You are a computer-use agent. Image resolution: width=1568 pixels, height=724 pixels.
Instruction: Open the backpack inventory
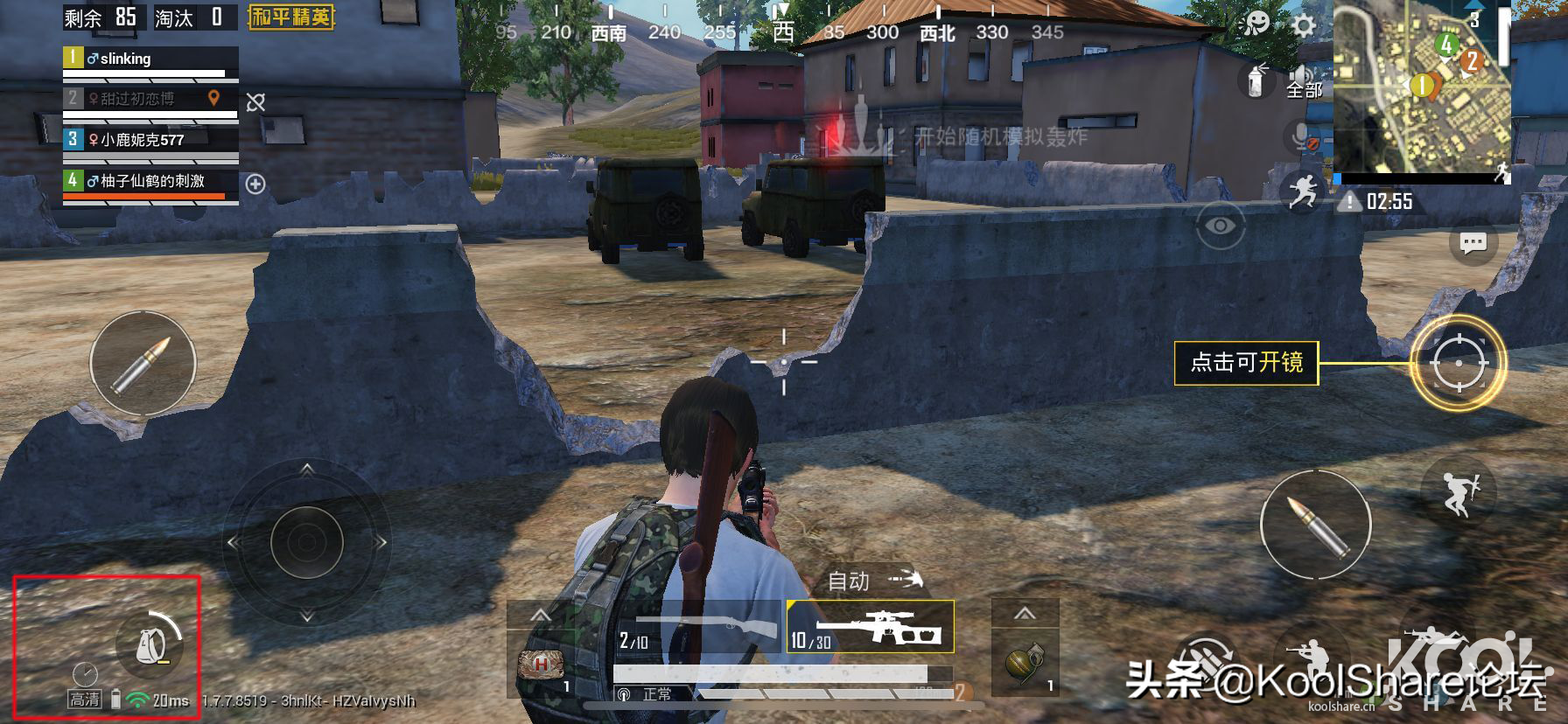pyautogui.click(x=149, y=645)
